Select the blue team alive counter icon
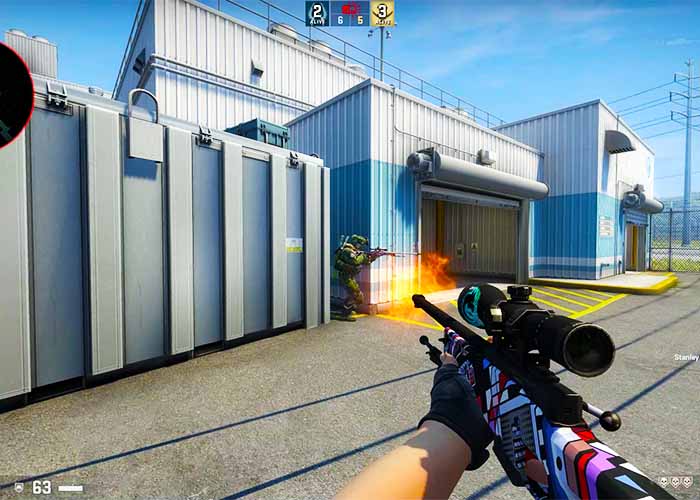 coord(316,13)
